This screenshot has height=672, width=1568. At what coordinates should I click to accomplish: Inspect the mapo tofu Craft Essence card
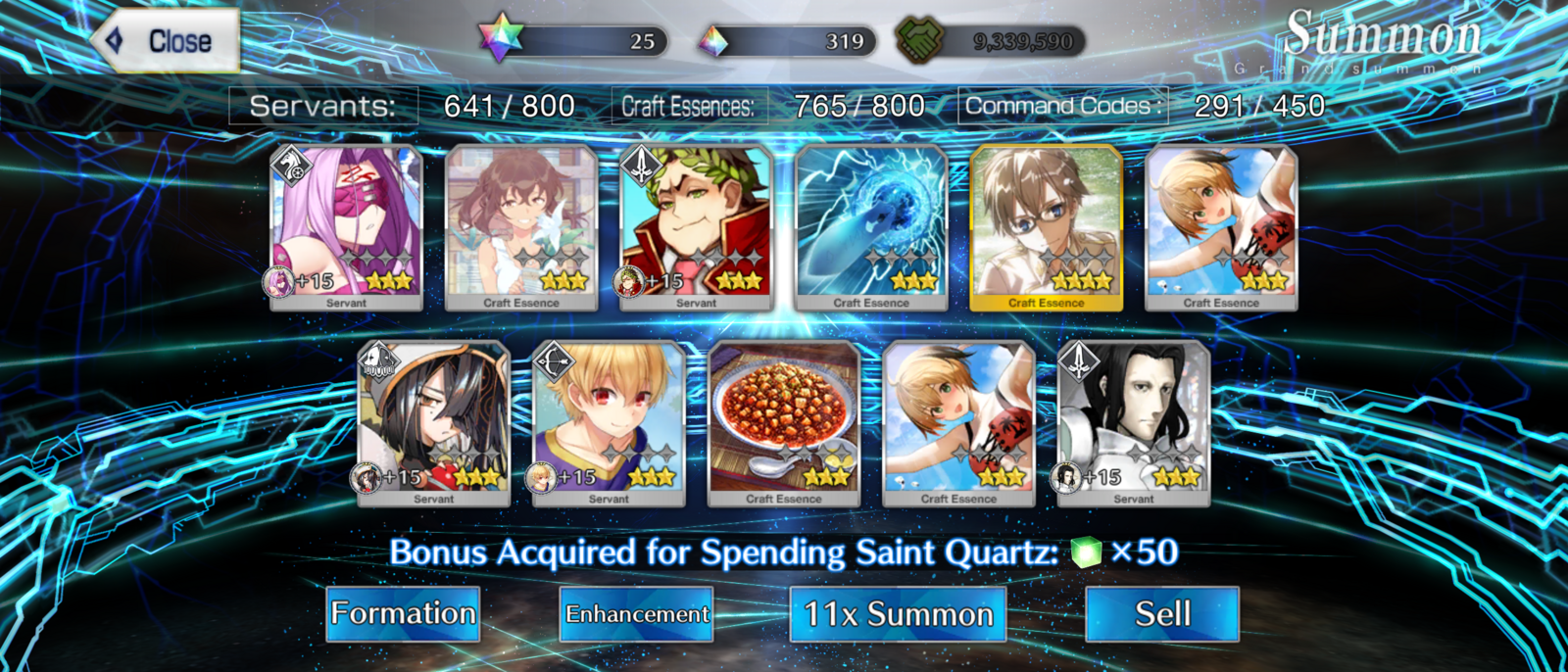[783, 423]
